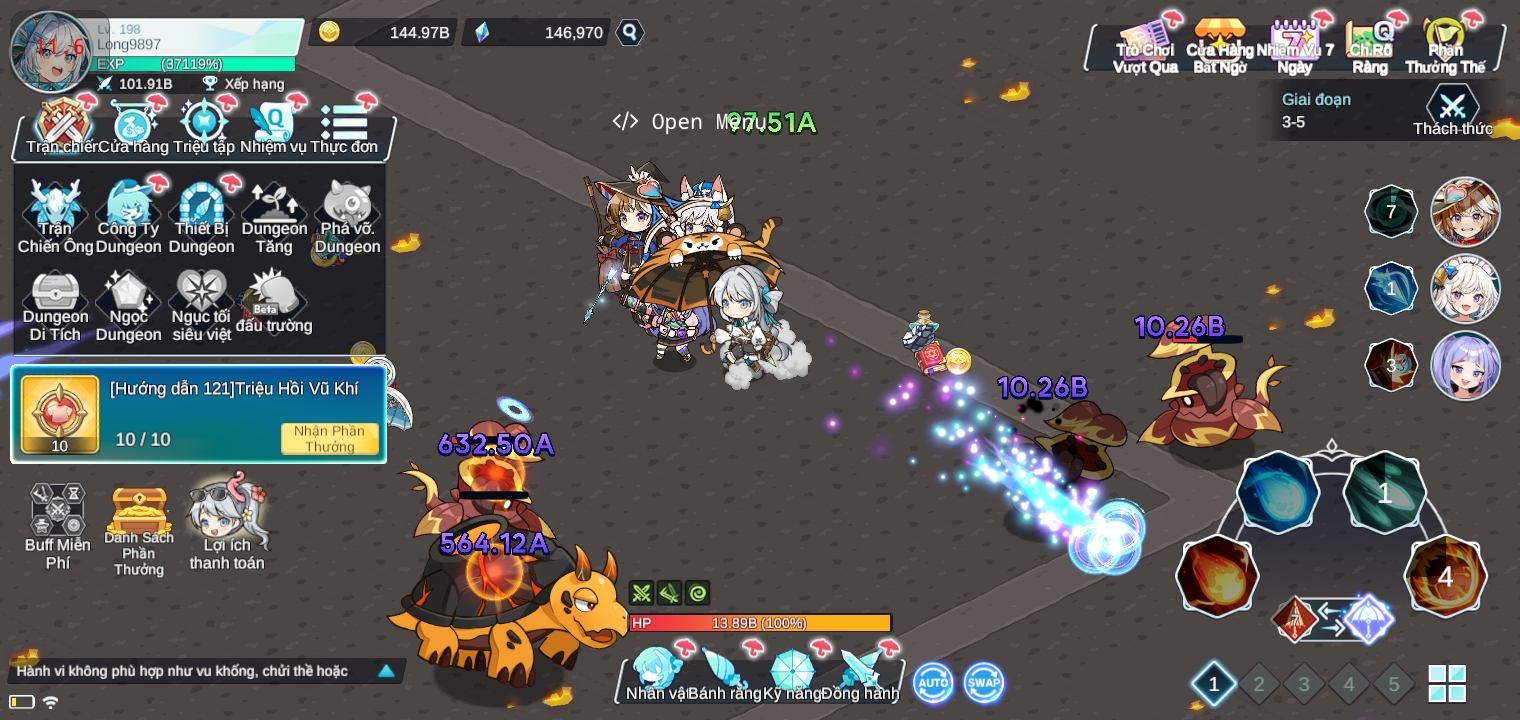The image size is (1520, 720).
Task: Open Danh Sách Phần Thưởng treasure chest
Action: (x=139, y=525)
